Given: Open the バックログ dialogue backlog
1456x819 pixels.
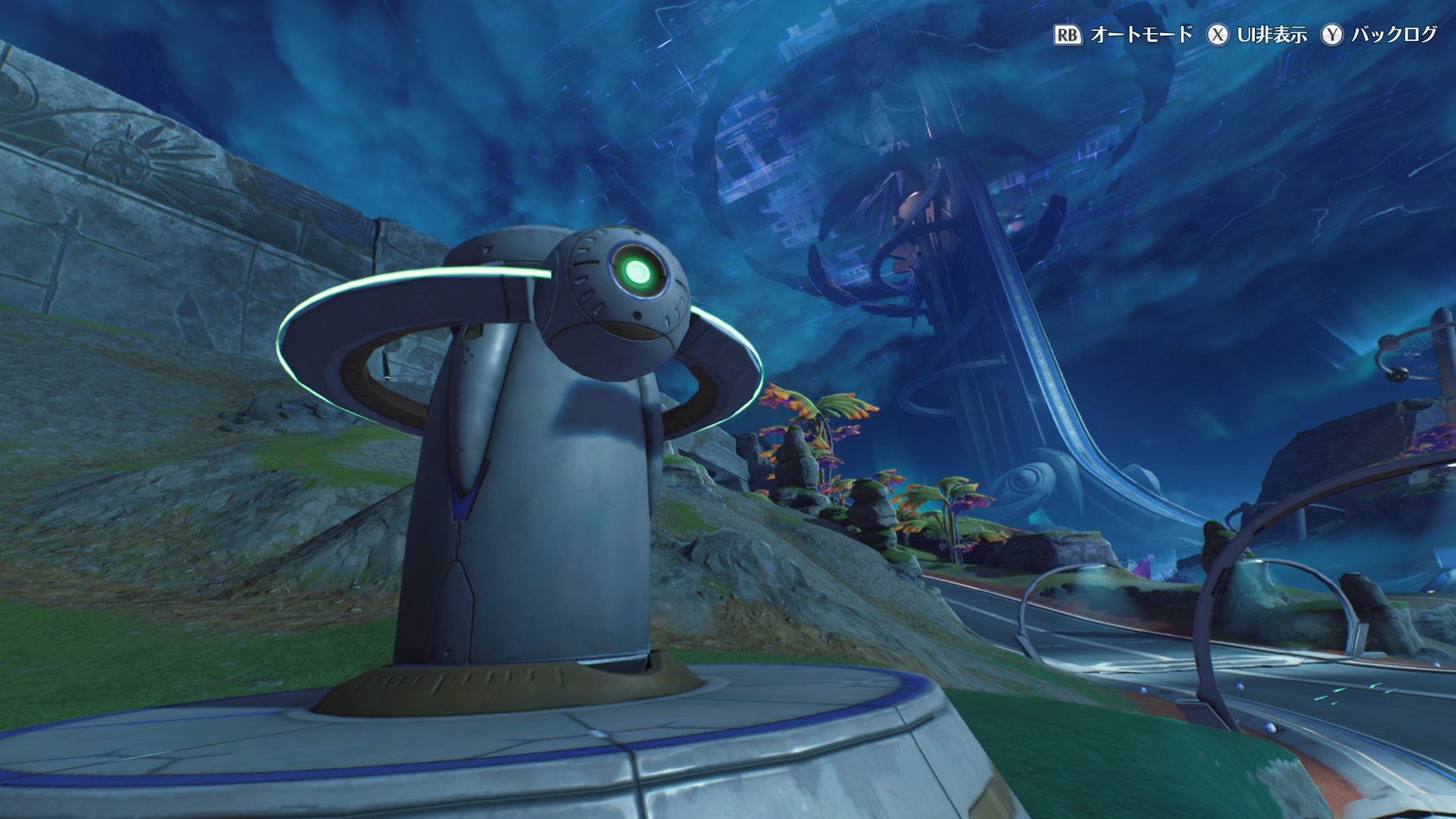Looking at the screenshot, I should tap(1379, 35).
